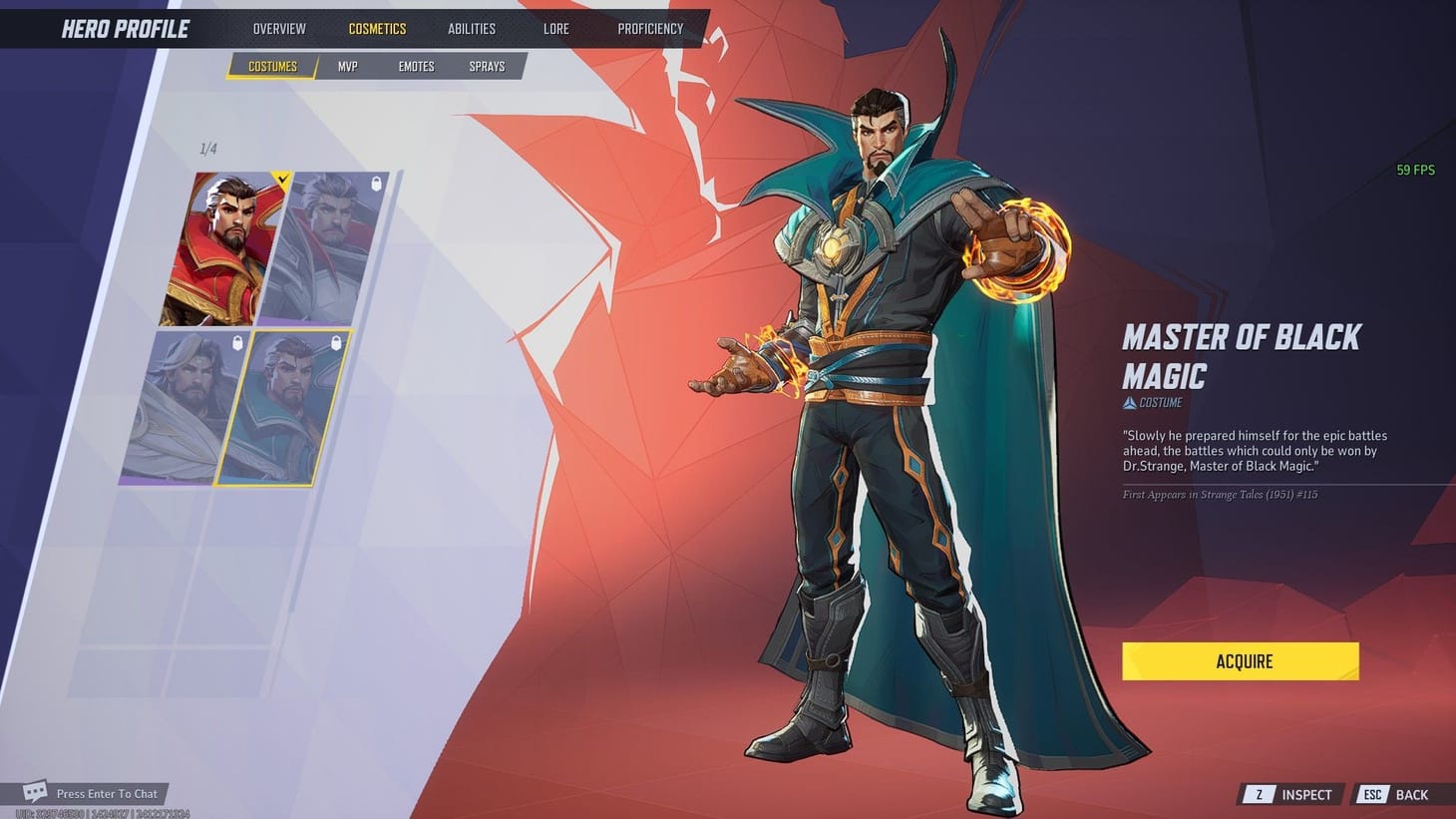Toggle the equipped state of the default costume
Viewport: 1456px width, 819px height.
221,244
